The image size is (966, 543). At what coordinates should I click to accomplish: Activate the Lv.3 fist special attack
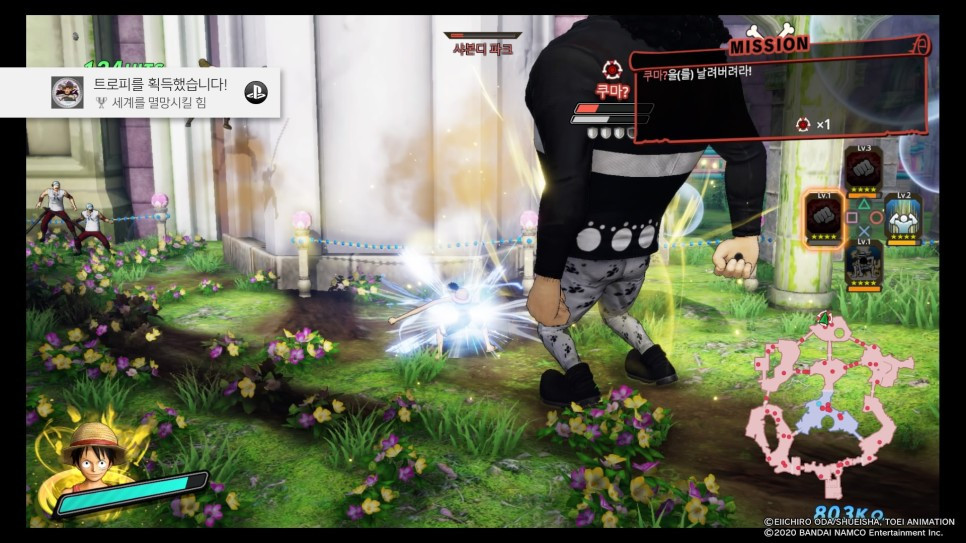[x=863, y=170]
